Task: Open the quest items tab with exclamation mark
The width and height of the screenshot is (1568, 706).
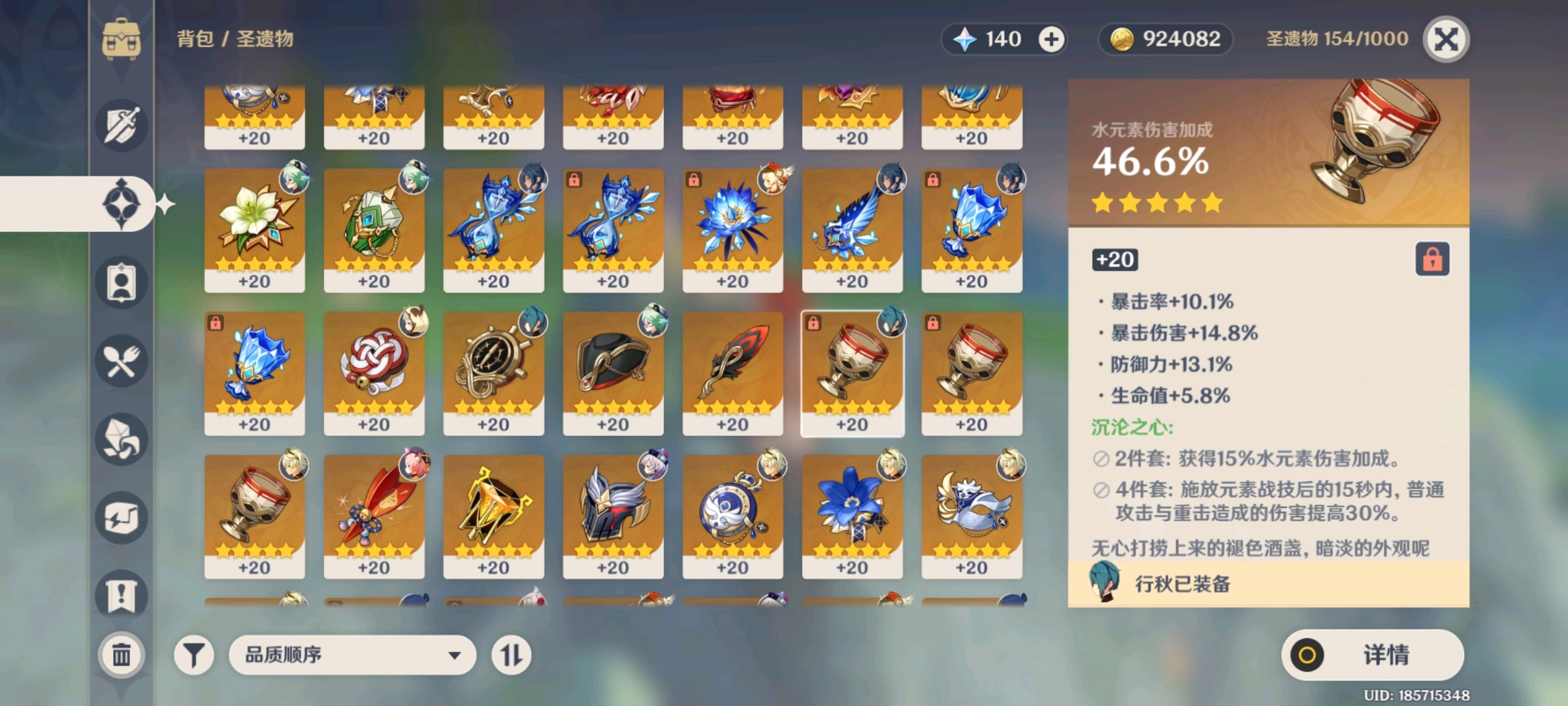Action: click(122, 596)
